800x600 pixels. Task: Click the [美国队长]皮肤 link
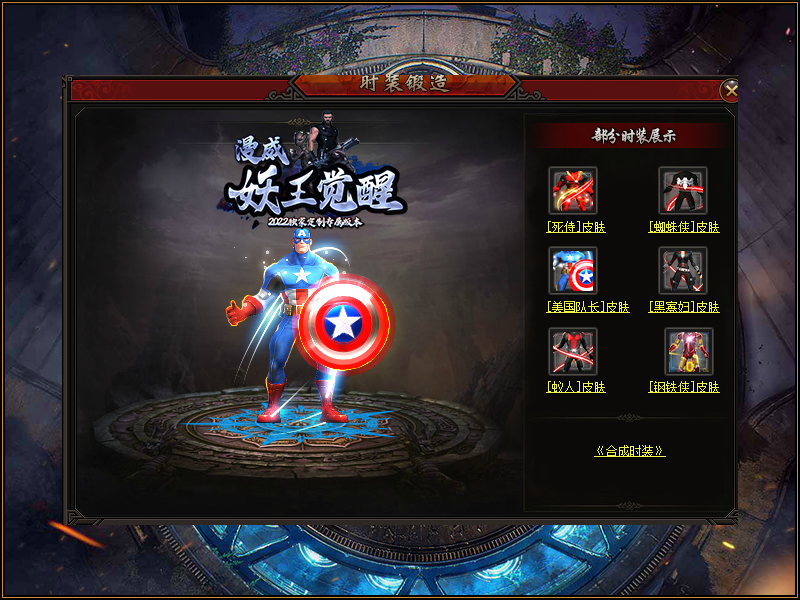tap(576, 307)
